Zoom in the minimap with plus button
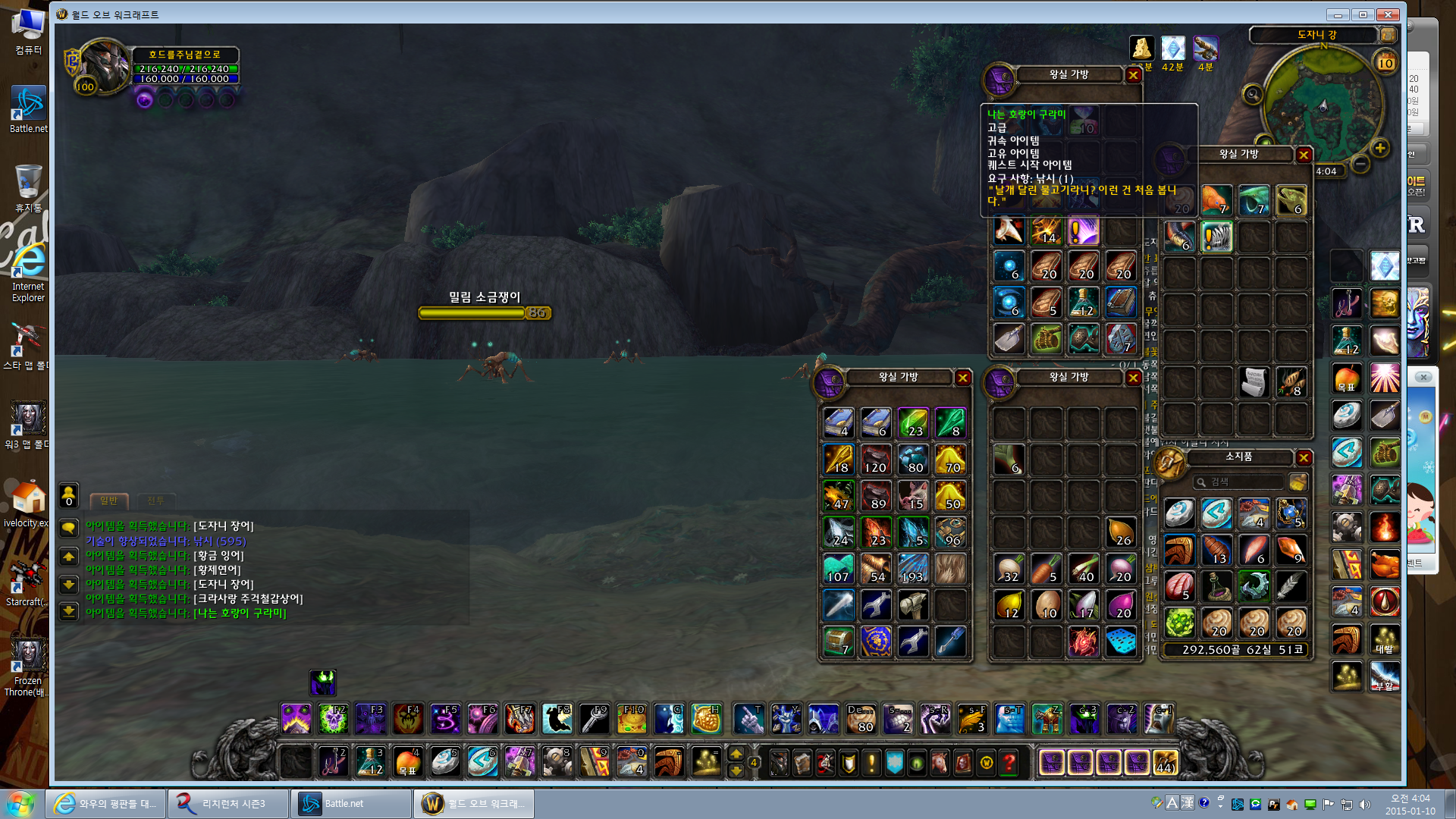The image size is (1456, 819). coord(1380,149)
